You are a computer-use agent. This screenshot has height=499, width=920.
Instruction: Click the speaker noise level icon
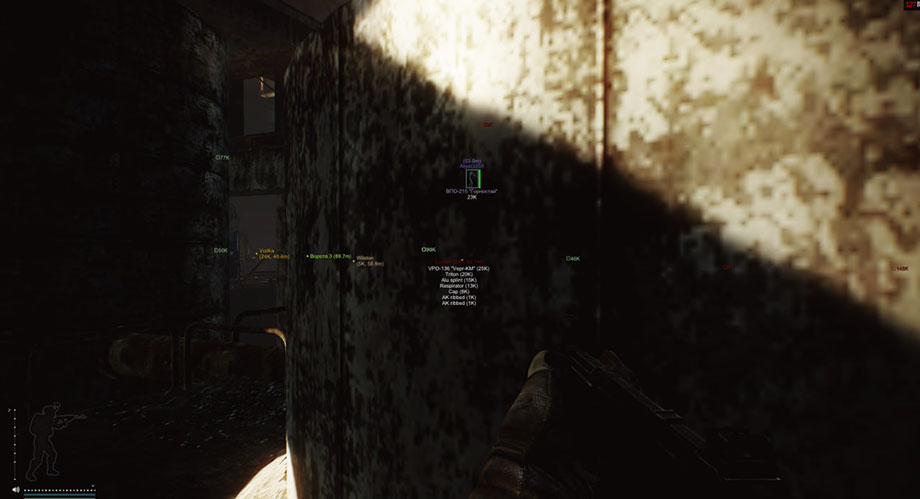tap(16, 490)
